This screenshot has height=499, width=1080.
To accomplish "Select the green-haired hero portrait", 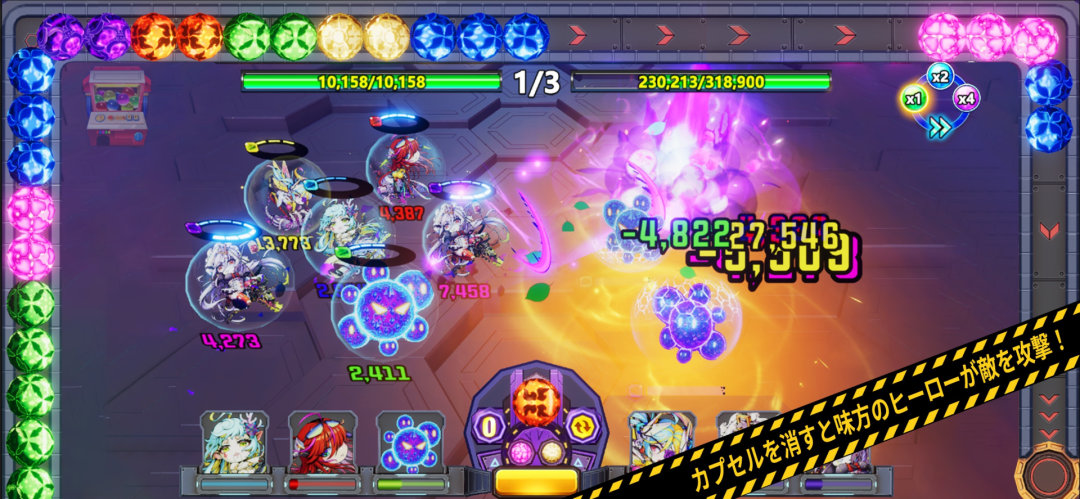I will pyautogui.click(x=228, y=442).
